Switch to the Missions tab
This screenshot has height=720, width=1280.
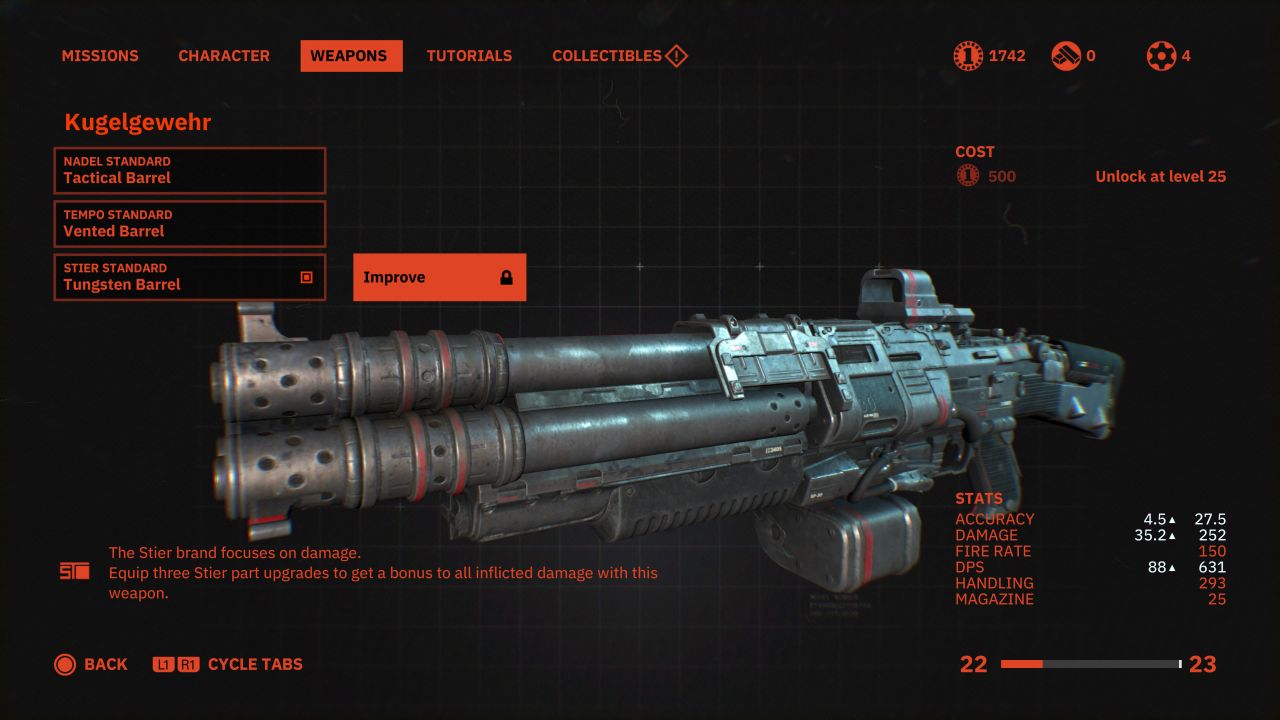[x=100, y=56]
